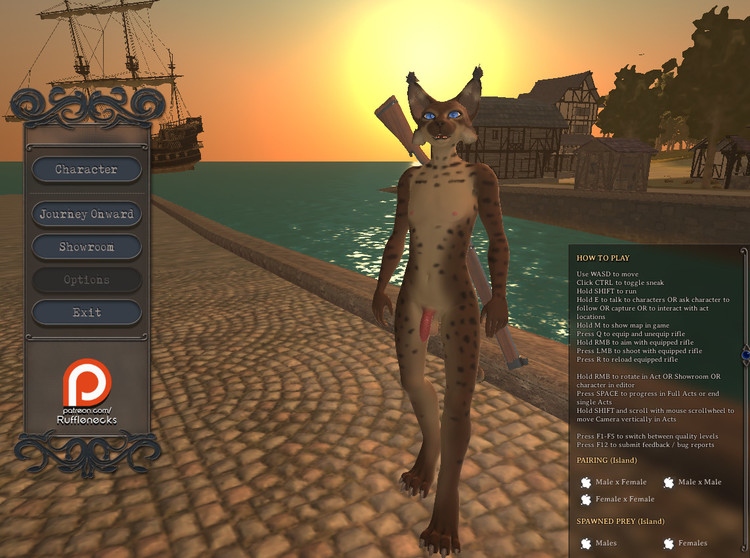Enter the Showroom
This screenshot has width=750, height=558.
pos(86,247)
